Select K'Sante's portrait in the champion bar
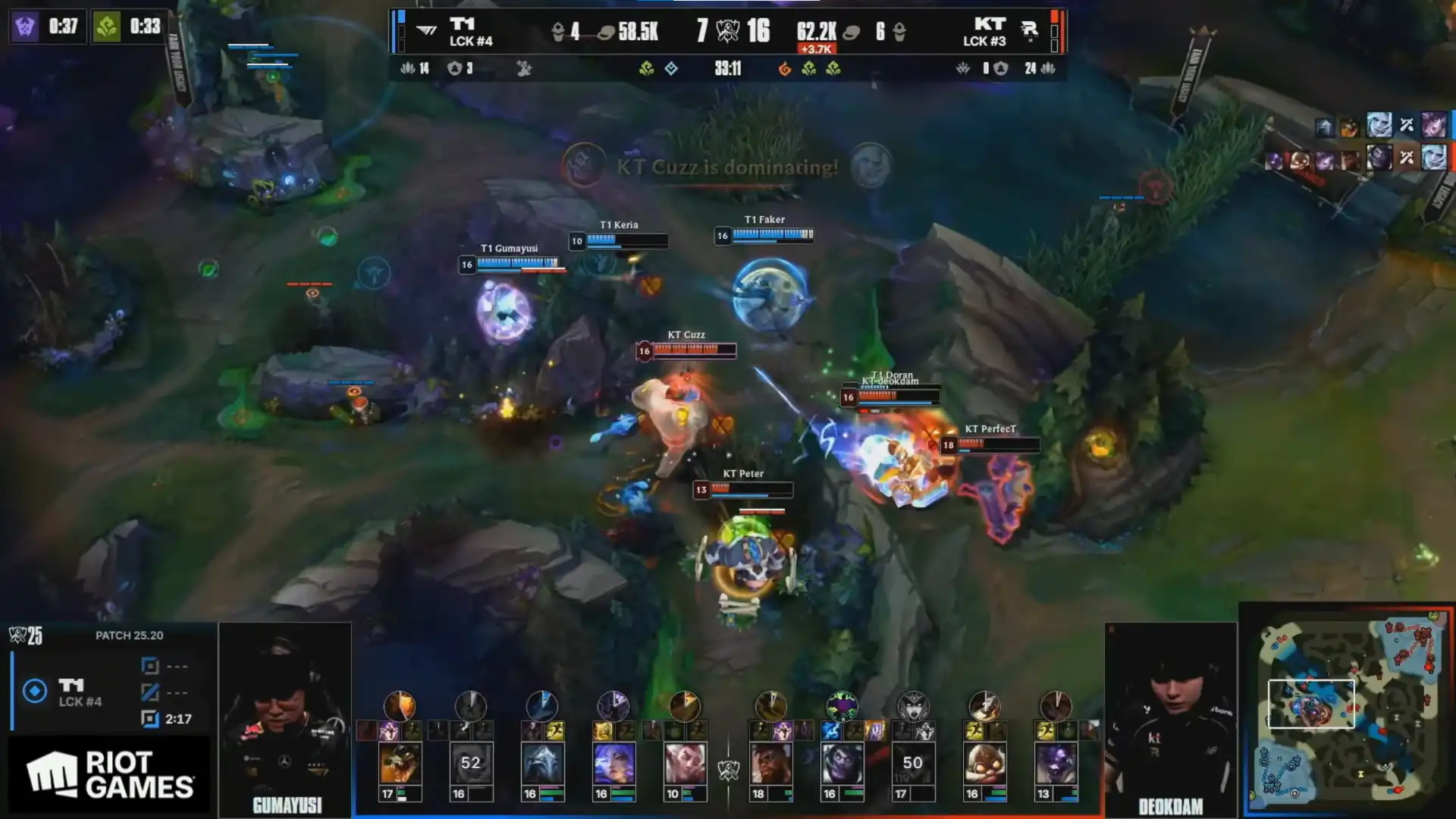 tap(770, 762)
